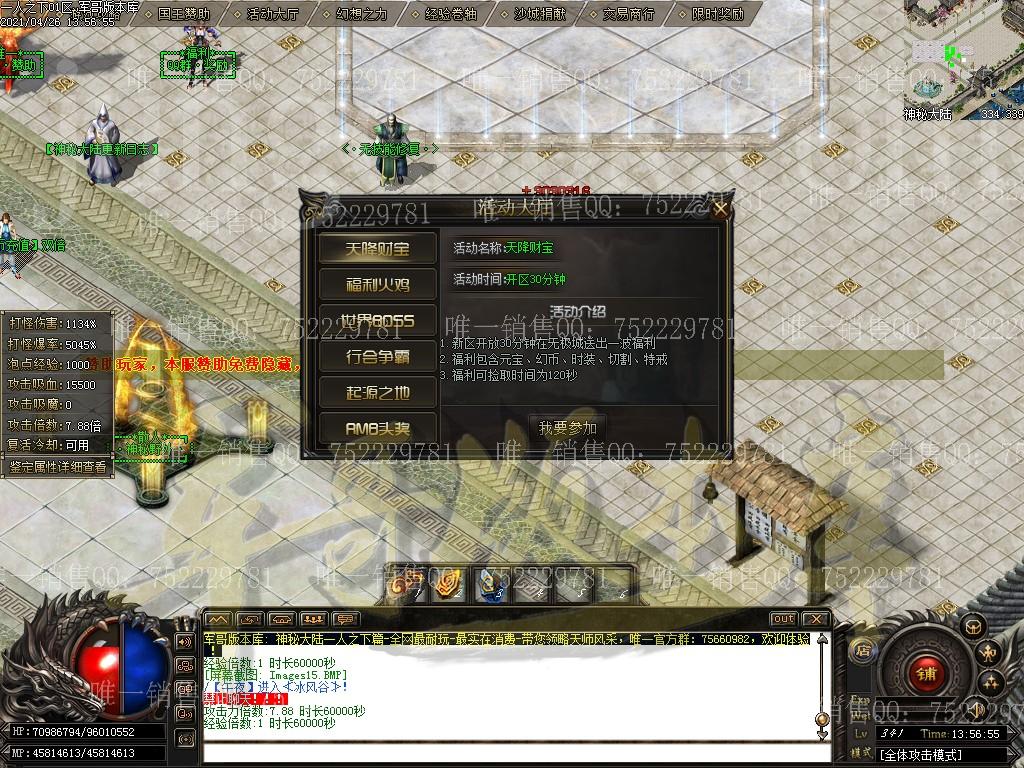The width and height of the screenshot is (1024, 768).
Task: Open the 福利火鸡 activity
Action: (377, 285)
